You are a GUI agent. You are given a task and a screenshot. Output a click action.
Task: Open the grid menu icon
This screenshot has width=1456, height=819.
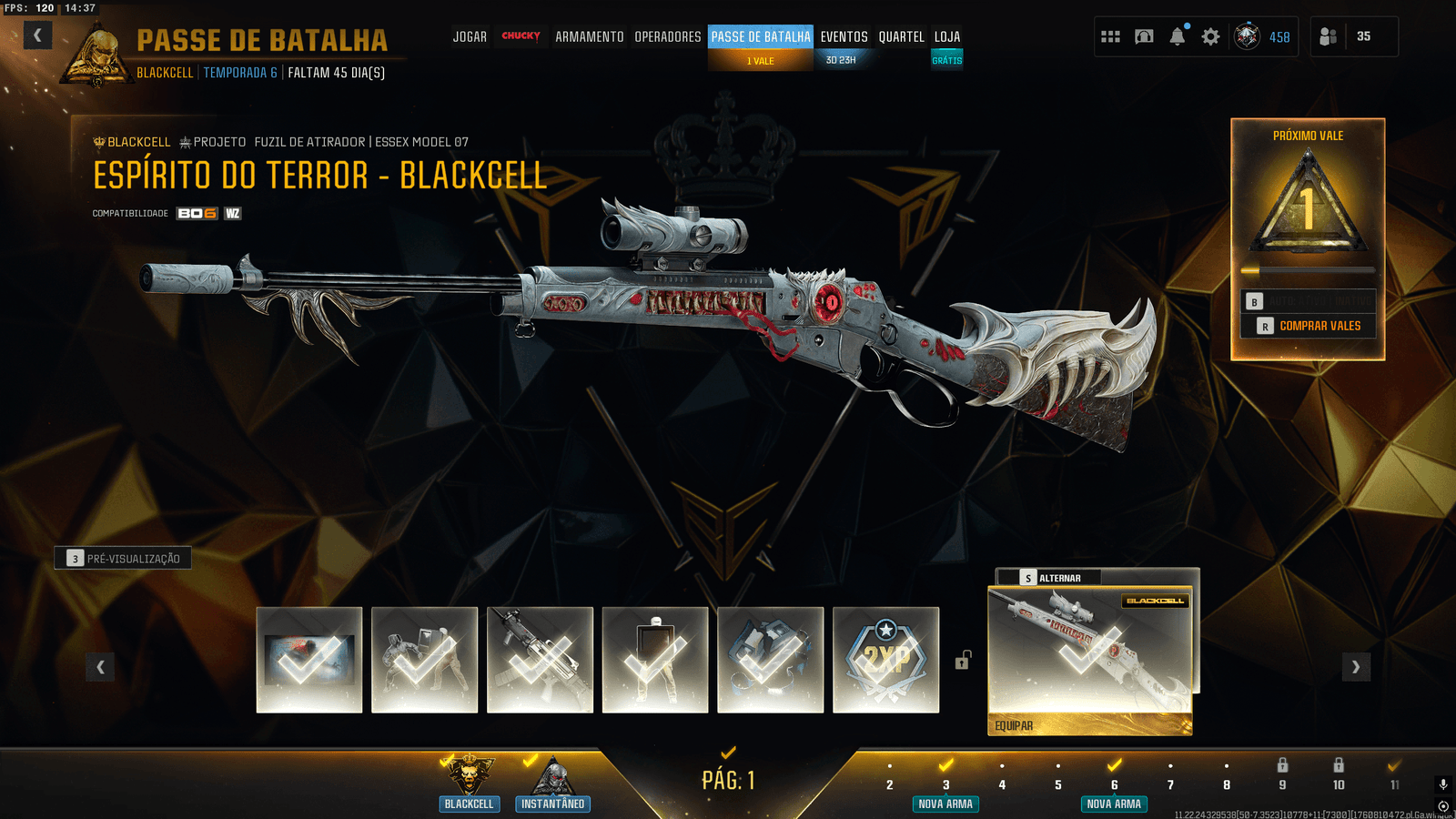pos(1110,36)
